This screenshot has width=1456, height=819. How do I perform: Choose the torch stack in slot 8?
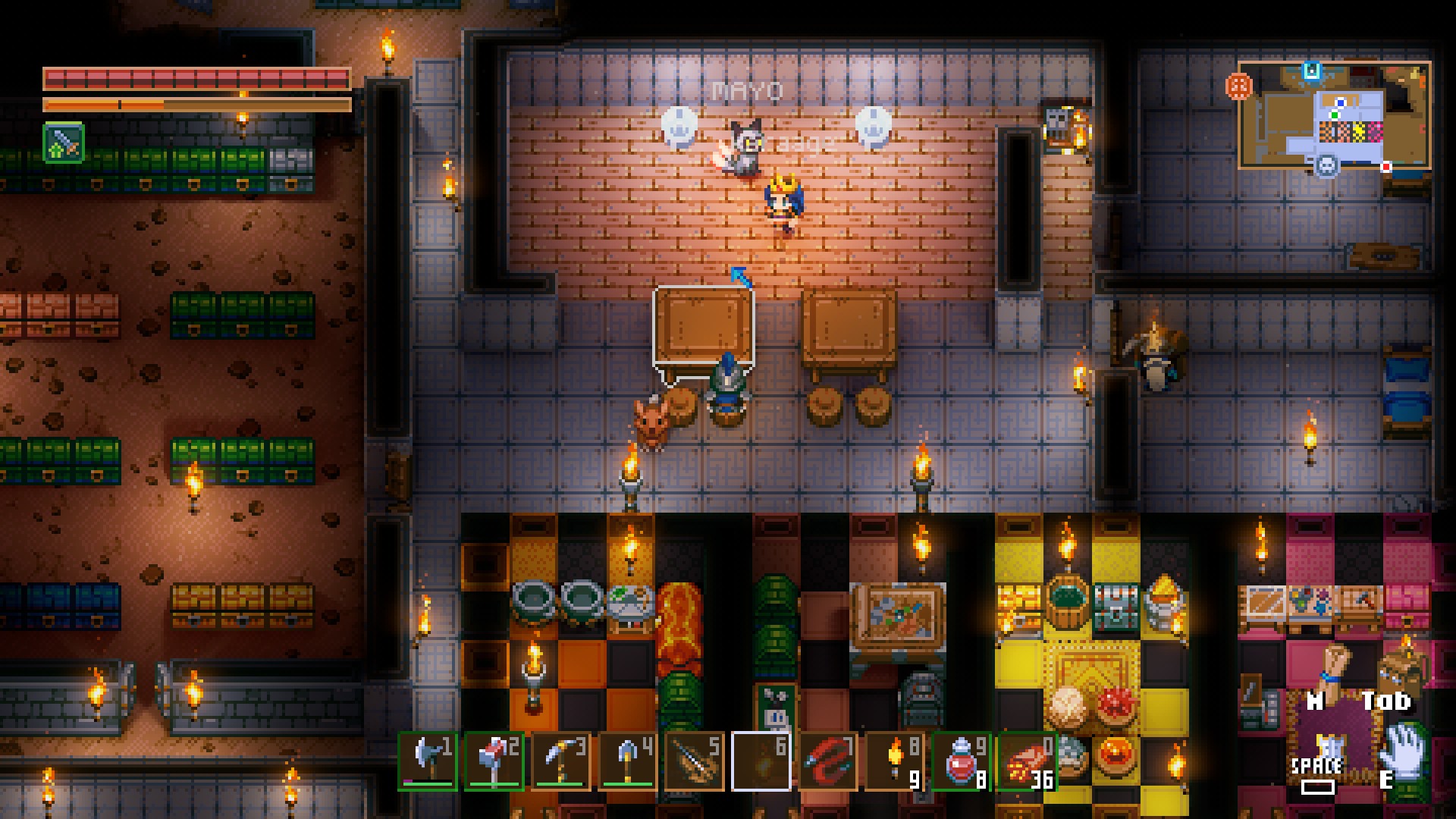point(895,761)
